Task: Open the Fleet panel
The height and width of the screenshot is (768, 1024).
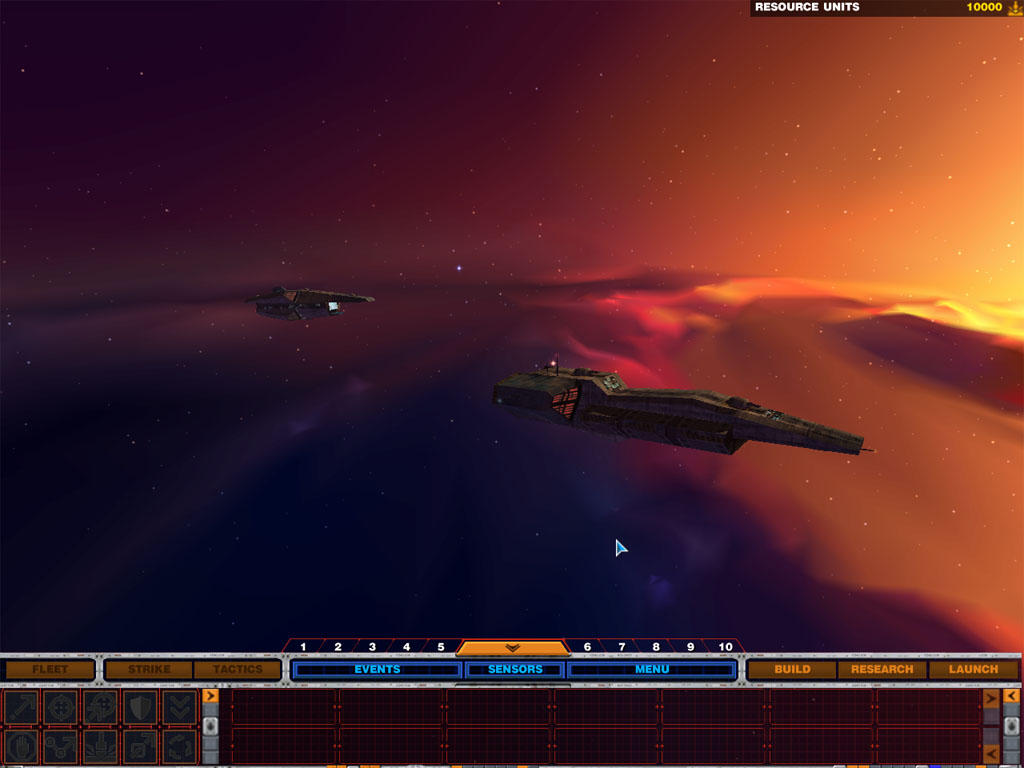Action: tap(49, 669)
